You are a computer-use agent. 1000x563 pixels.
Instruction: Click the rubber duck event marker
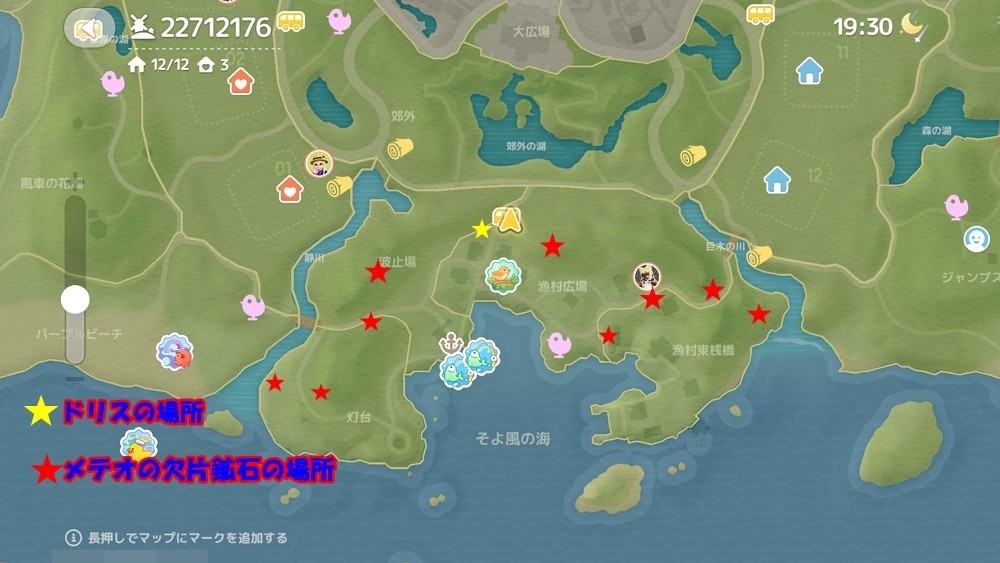pos(138,444)
